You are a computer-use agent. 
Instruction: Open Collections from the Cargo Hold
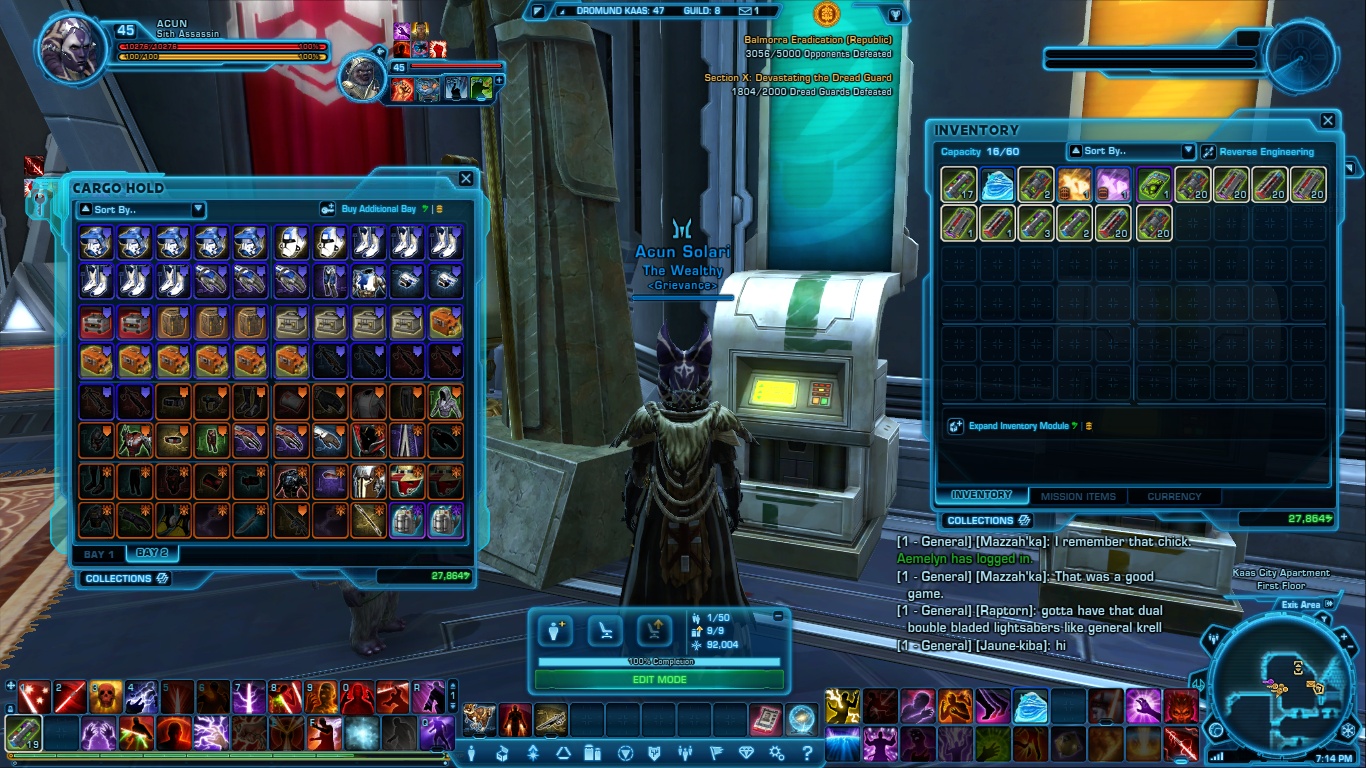[127, 578]
